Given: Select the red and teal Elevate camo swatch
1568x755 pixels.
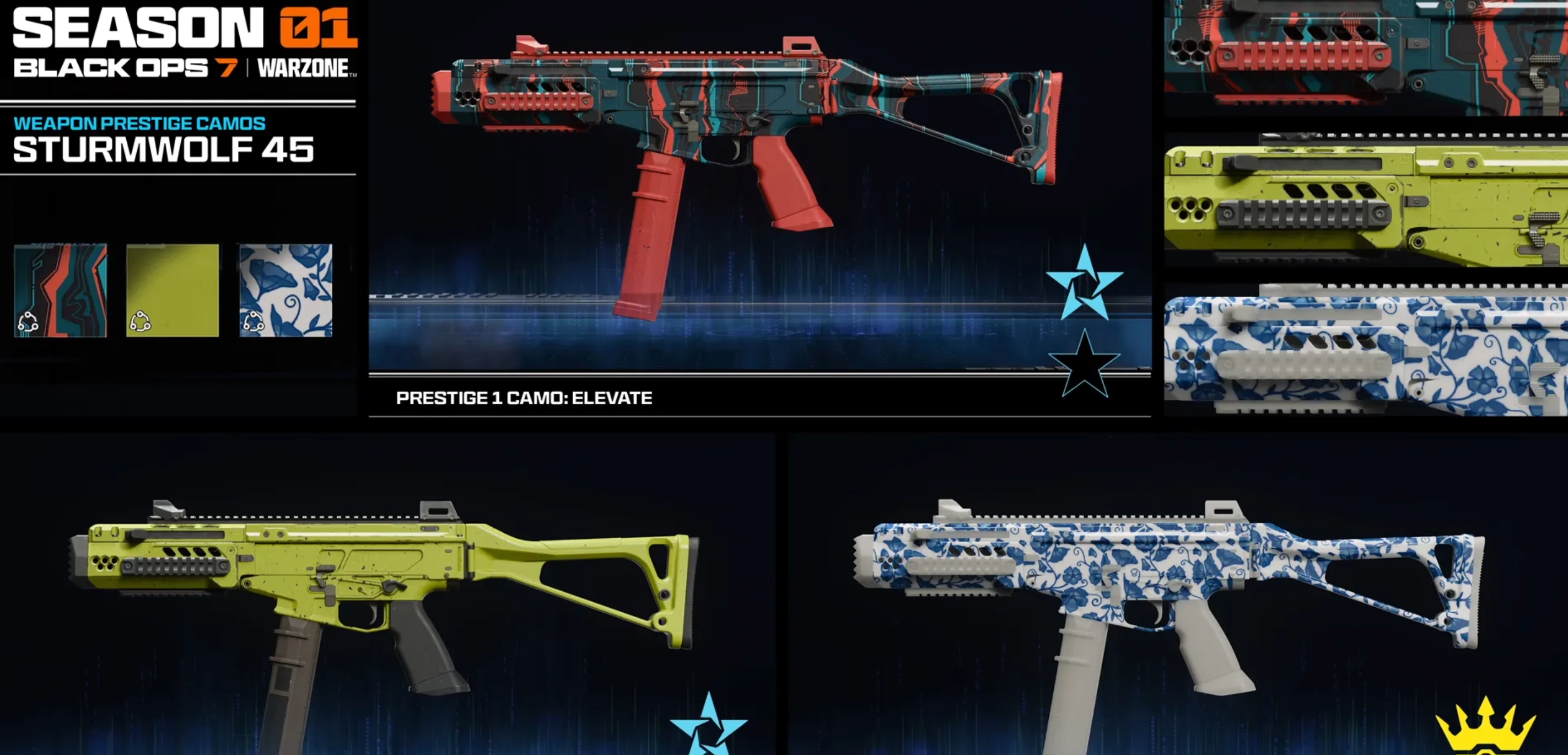Looking at the screenshot, I should click(x=60, y=291).
